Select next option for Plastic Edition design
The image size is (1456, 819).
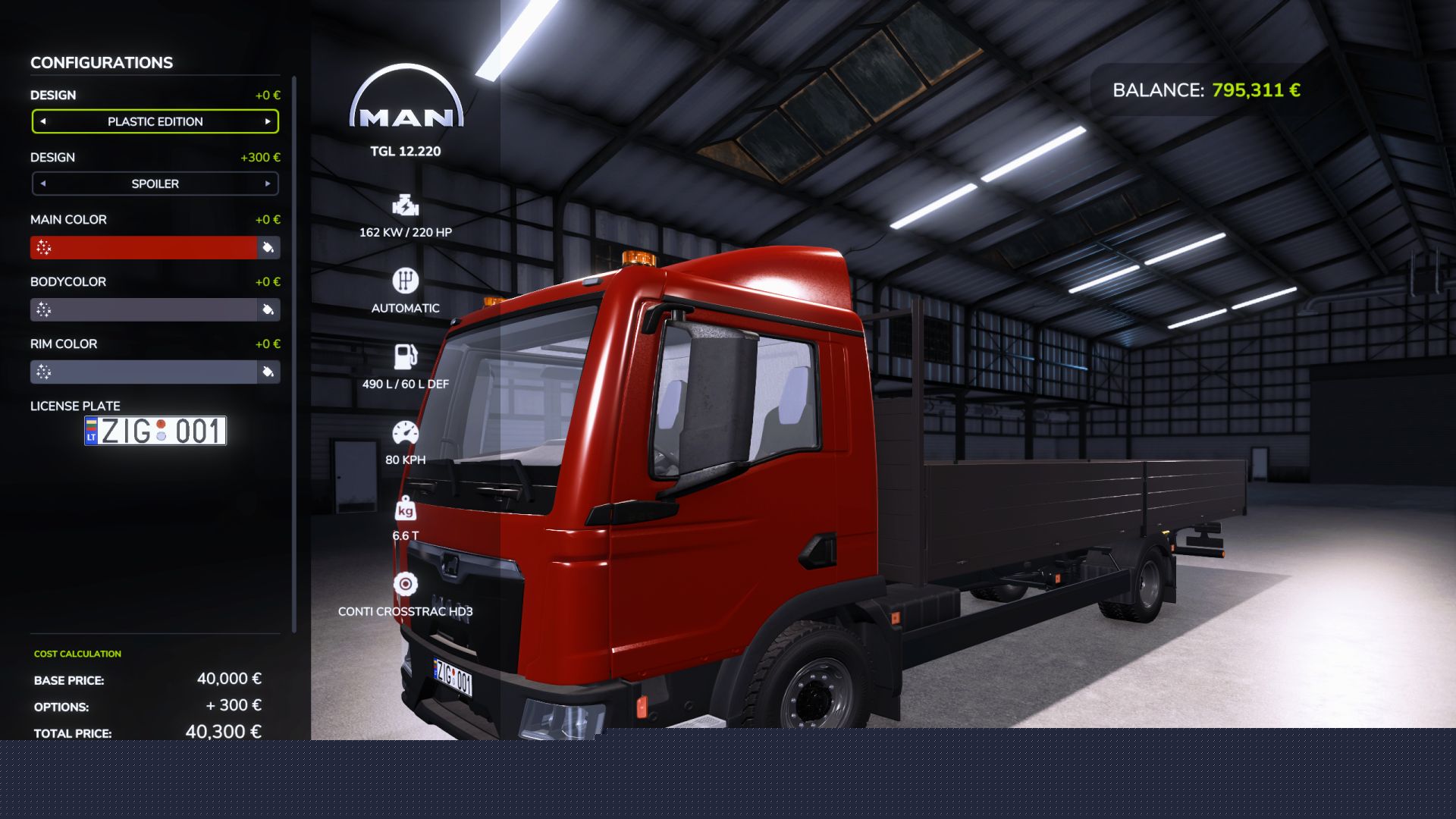[x=268, y=121]
